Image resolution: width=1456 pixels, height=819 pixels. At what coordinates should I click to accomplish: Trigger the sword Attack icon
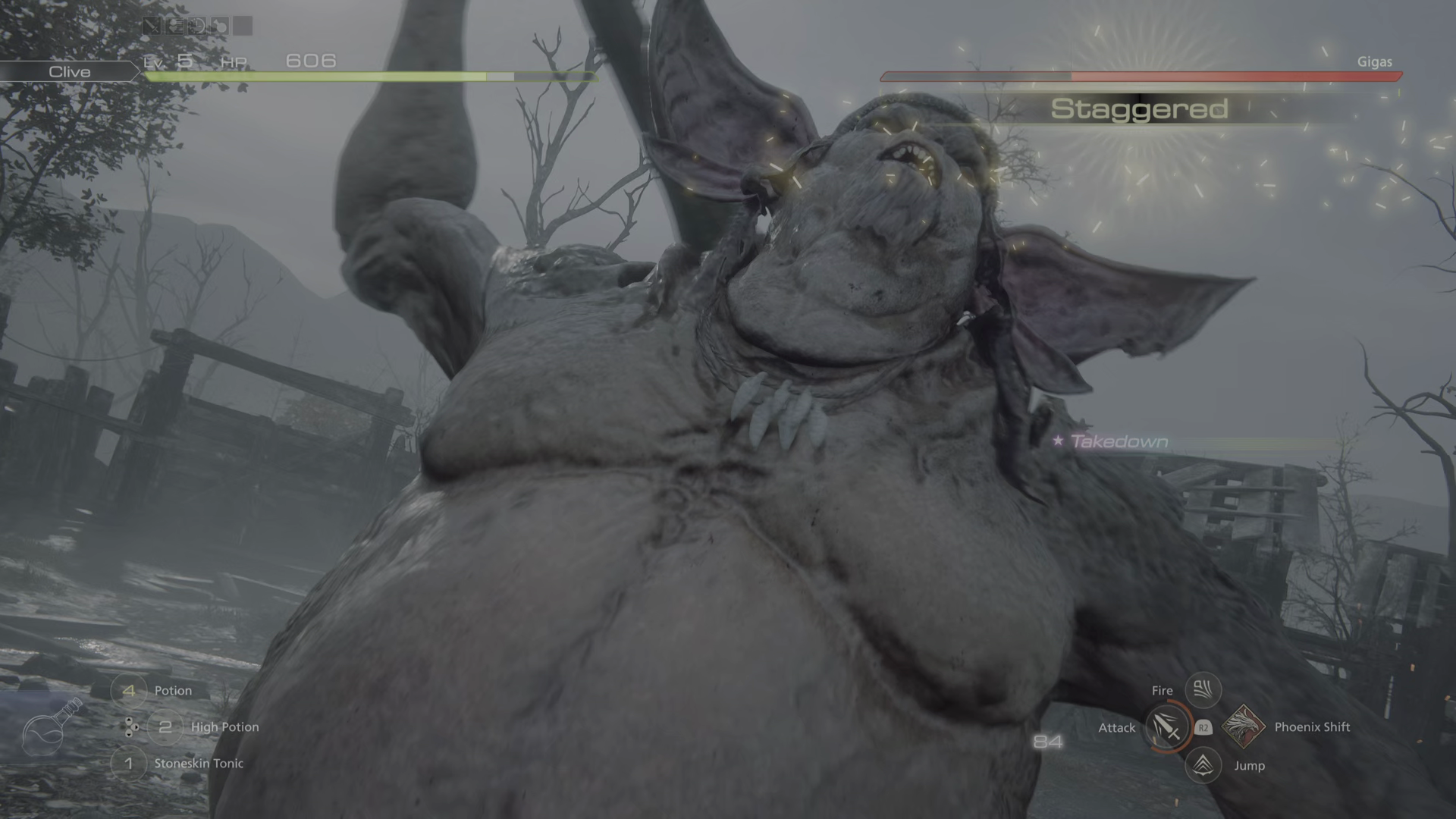click(x=1166, y=727)
